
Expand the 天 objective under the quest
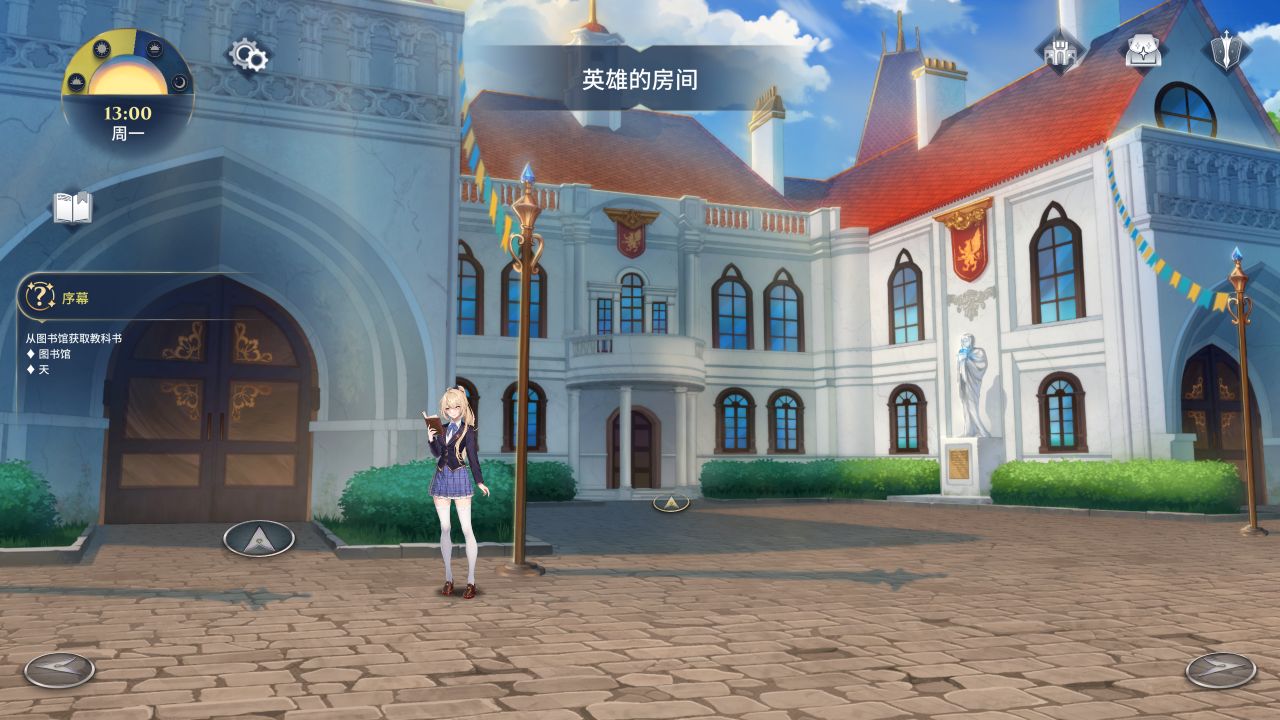click(38, 370)
